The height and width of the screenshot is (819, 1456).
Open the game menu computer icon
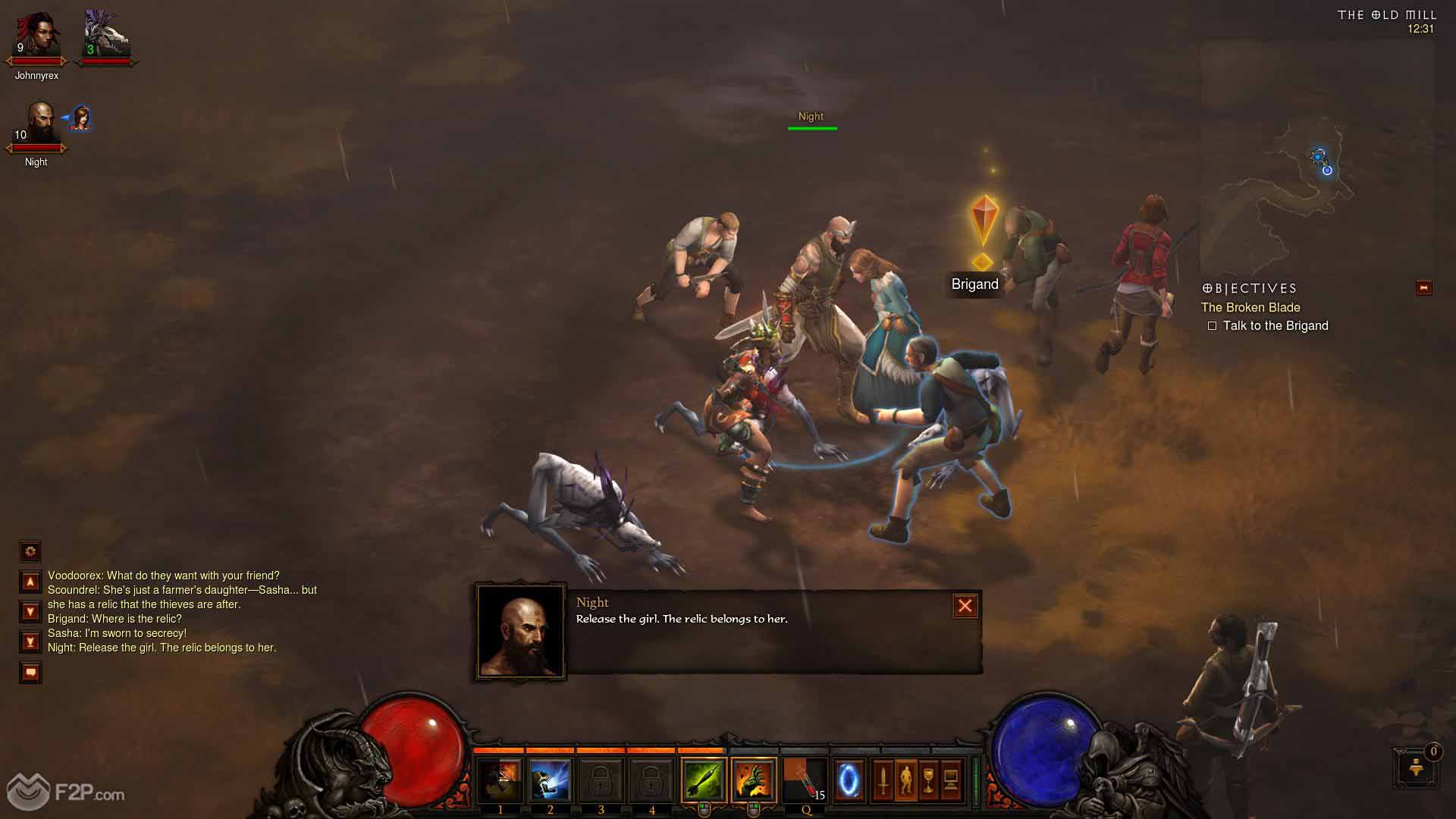pos(951,780)
